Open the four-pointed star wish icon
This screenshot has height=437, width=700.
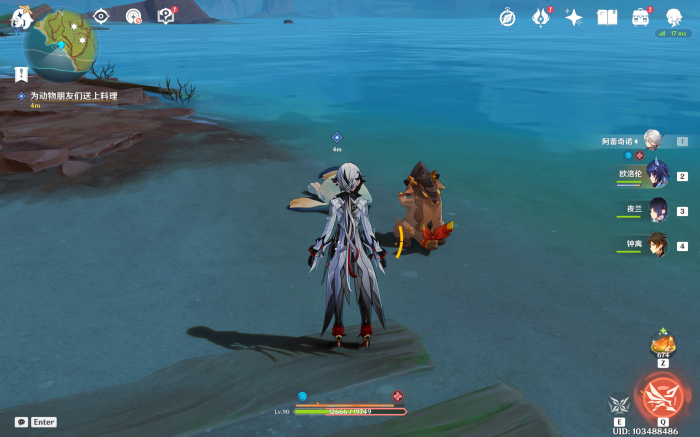point(574,17)
